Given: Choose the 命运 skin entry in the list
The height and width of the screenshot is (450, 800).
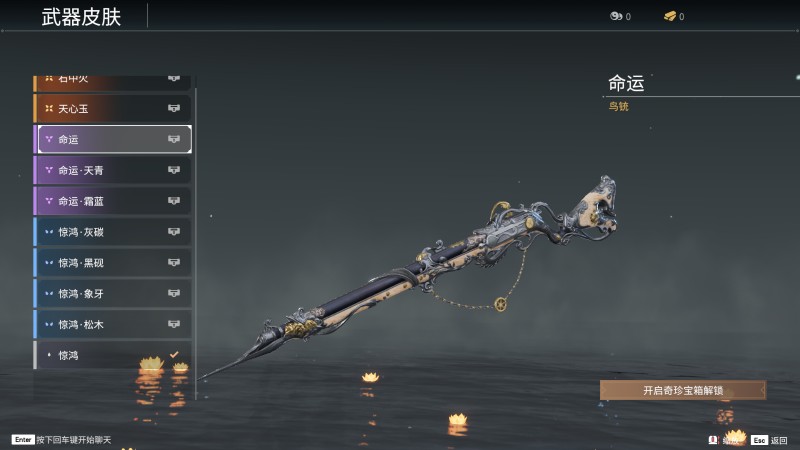Looking at the screenshot, I should (112, 139).
